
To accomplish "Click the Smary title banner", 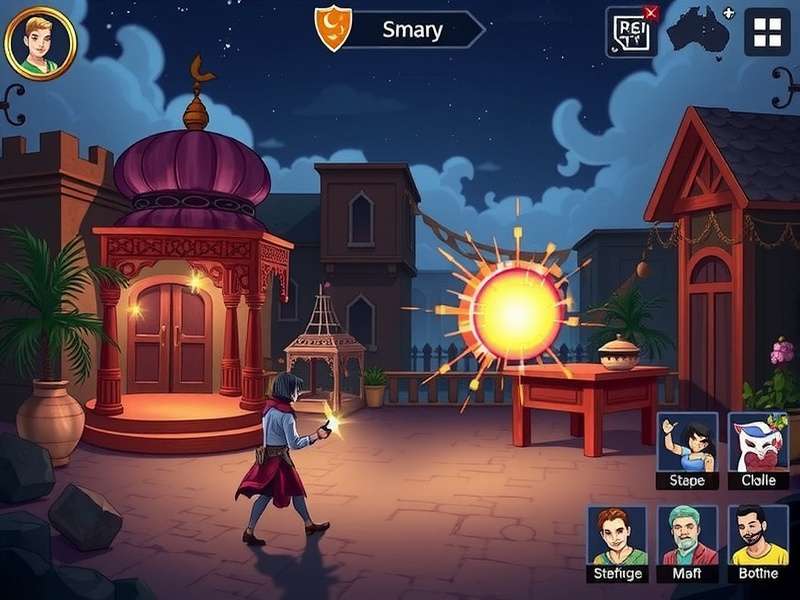I will pyautogui.click(x=412, y=30).
